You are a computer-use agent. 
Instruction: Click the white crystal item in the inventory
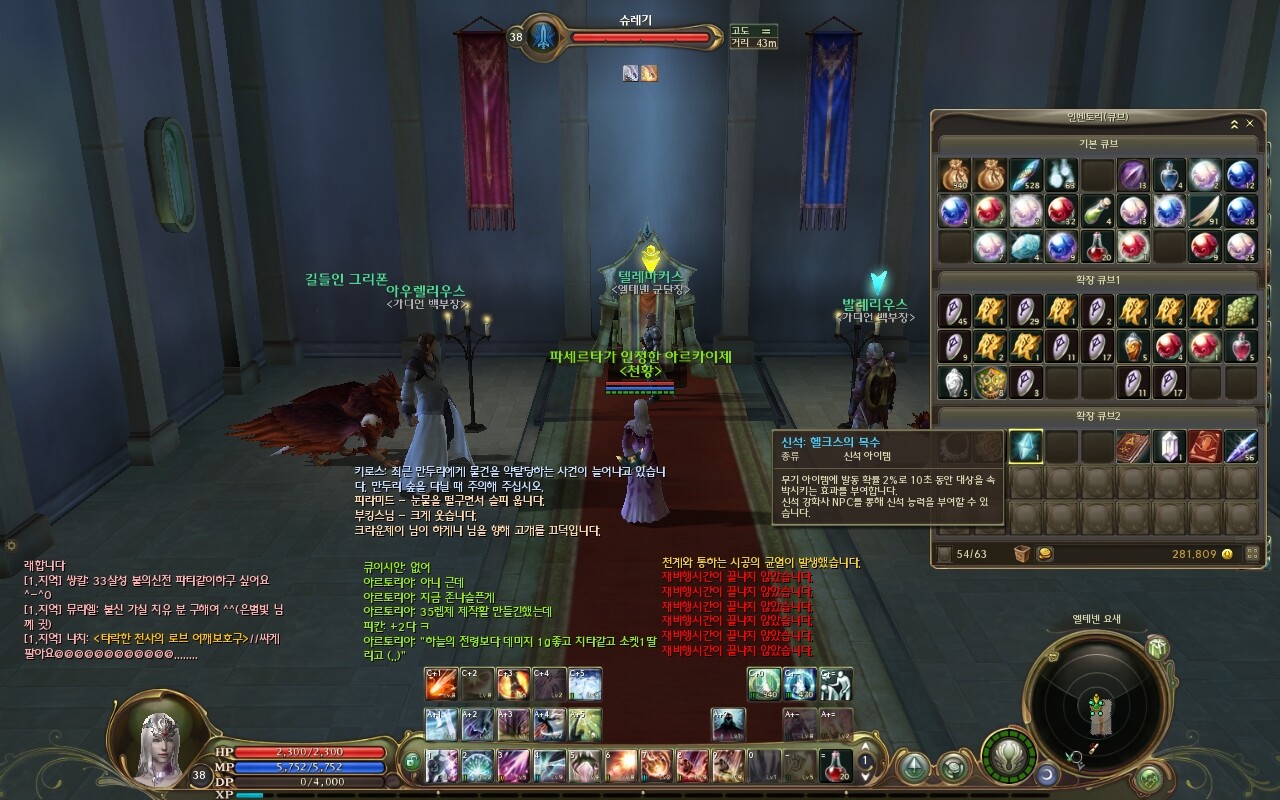point(1169,446)
